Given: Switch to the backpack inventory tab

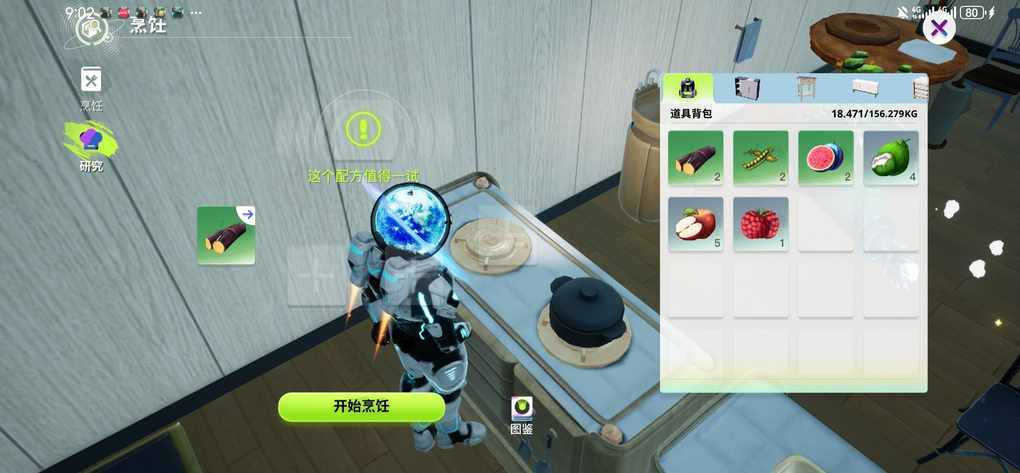Looking at the screenshot, I should (x=688, y=88).
